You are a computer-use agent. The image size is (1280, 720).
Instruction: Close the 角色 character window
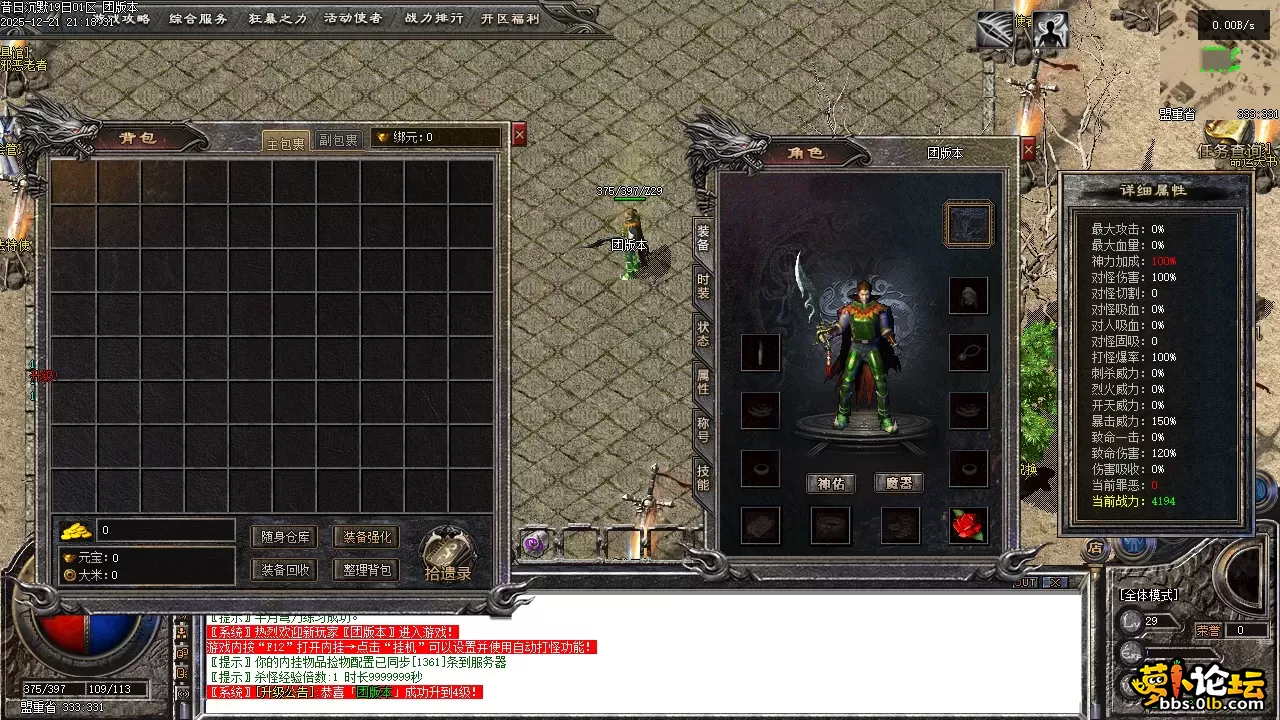click(1028, 150)
